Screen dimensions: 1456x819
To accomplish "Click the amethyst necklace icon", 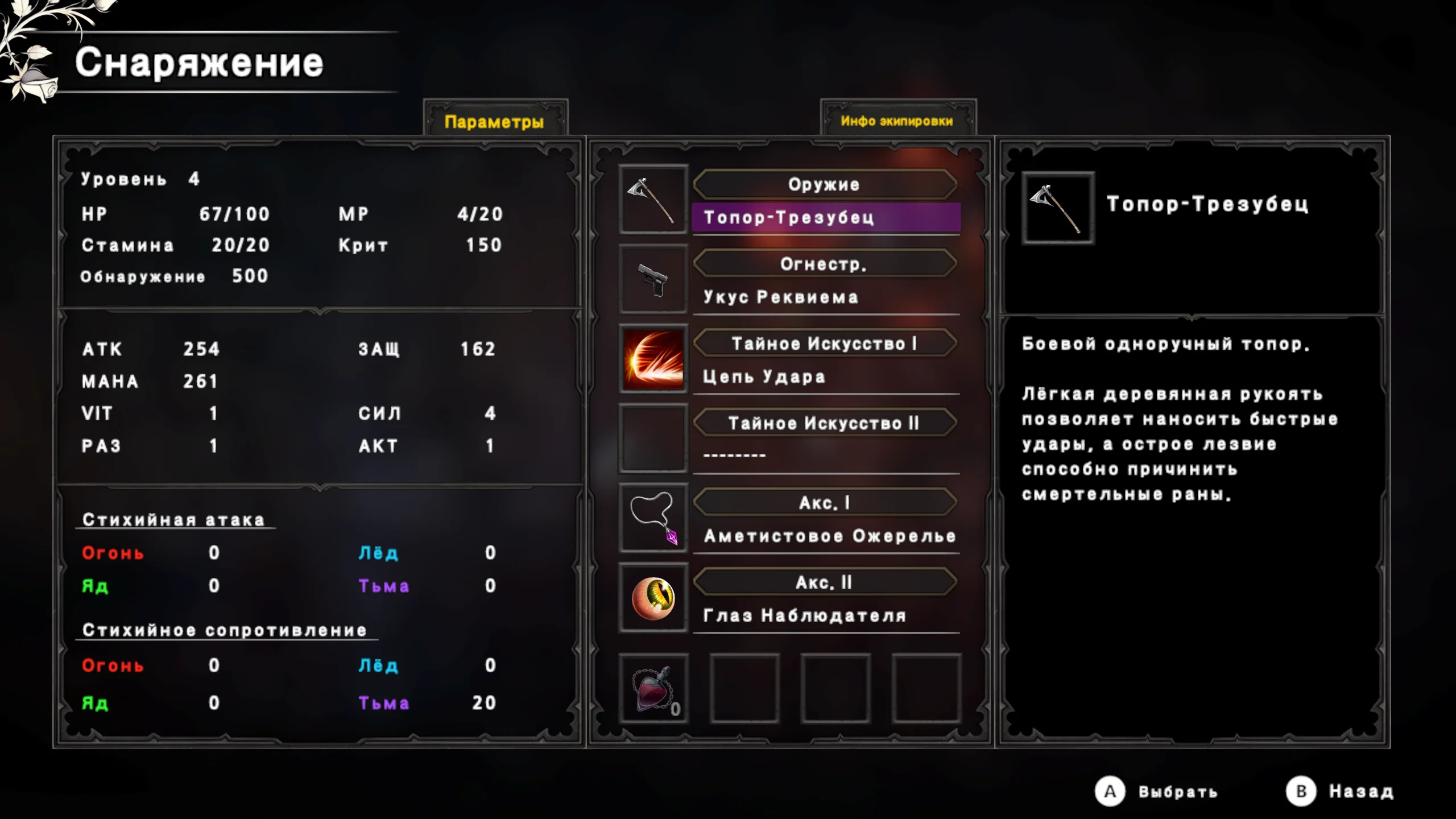I will [653, 518].
